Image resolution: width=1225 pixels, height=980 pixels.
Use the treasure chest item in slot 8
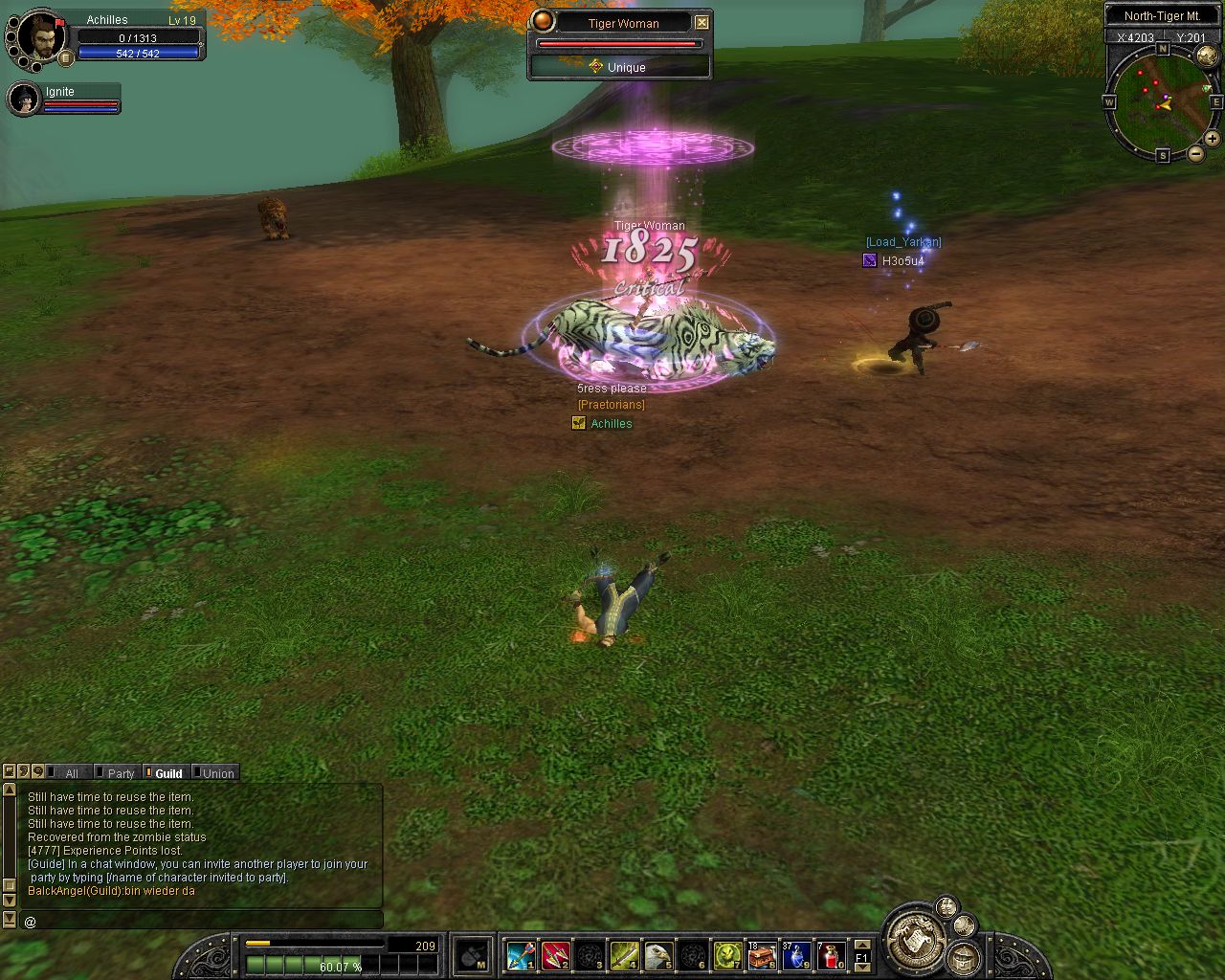click(762, 955)
